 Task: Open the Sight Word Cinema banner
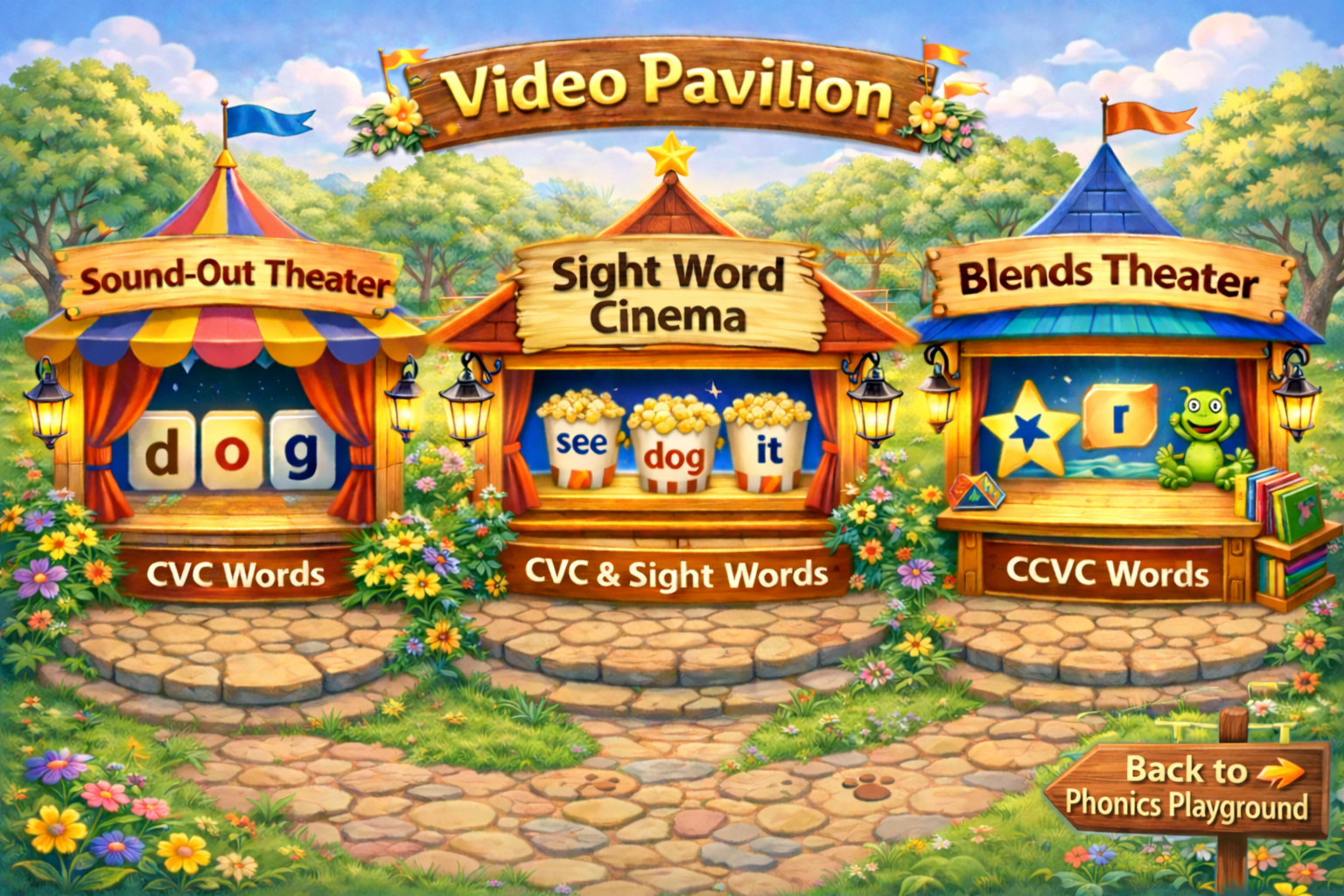click(671, 293)
